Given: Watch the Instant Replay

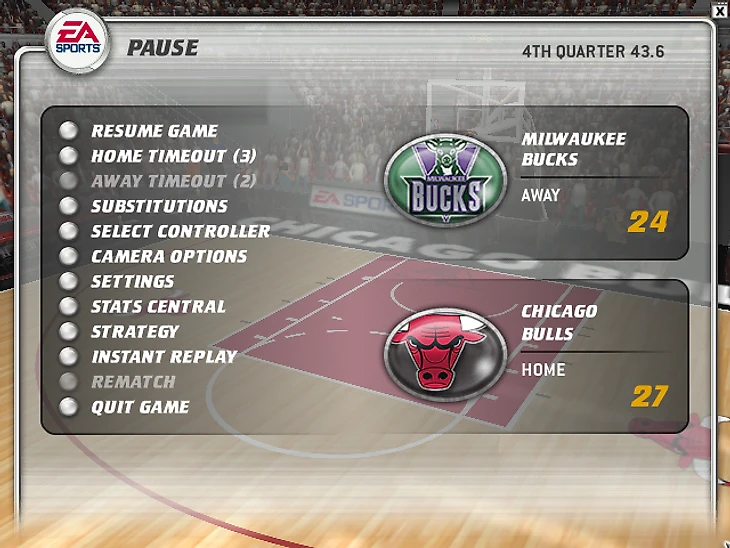Looking at the screenshot, I should pyautogui.click(x=164, y=356).
